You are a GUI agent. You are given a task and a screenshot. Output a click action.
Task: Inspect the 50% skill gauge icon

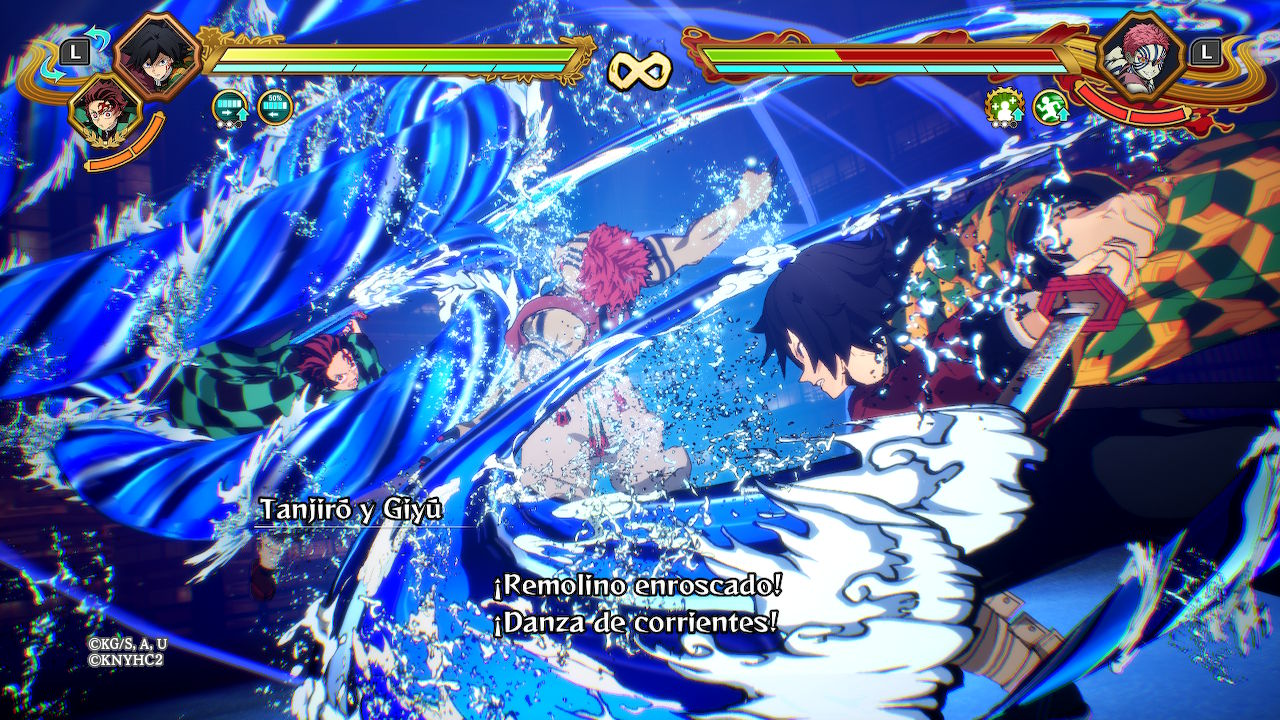point(274,106)
